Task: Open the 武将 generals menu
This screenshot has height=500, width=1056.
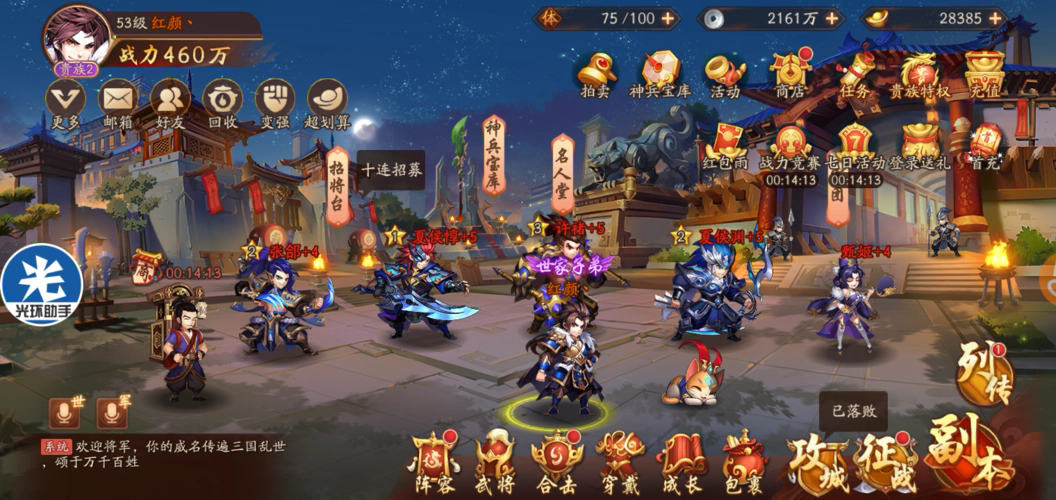Action: 495,461
